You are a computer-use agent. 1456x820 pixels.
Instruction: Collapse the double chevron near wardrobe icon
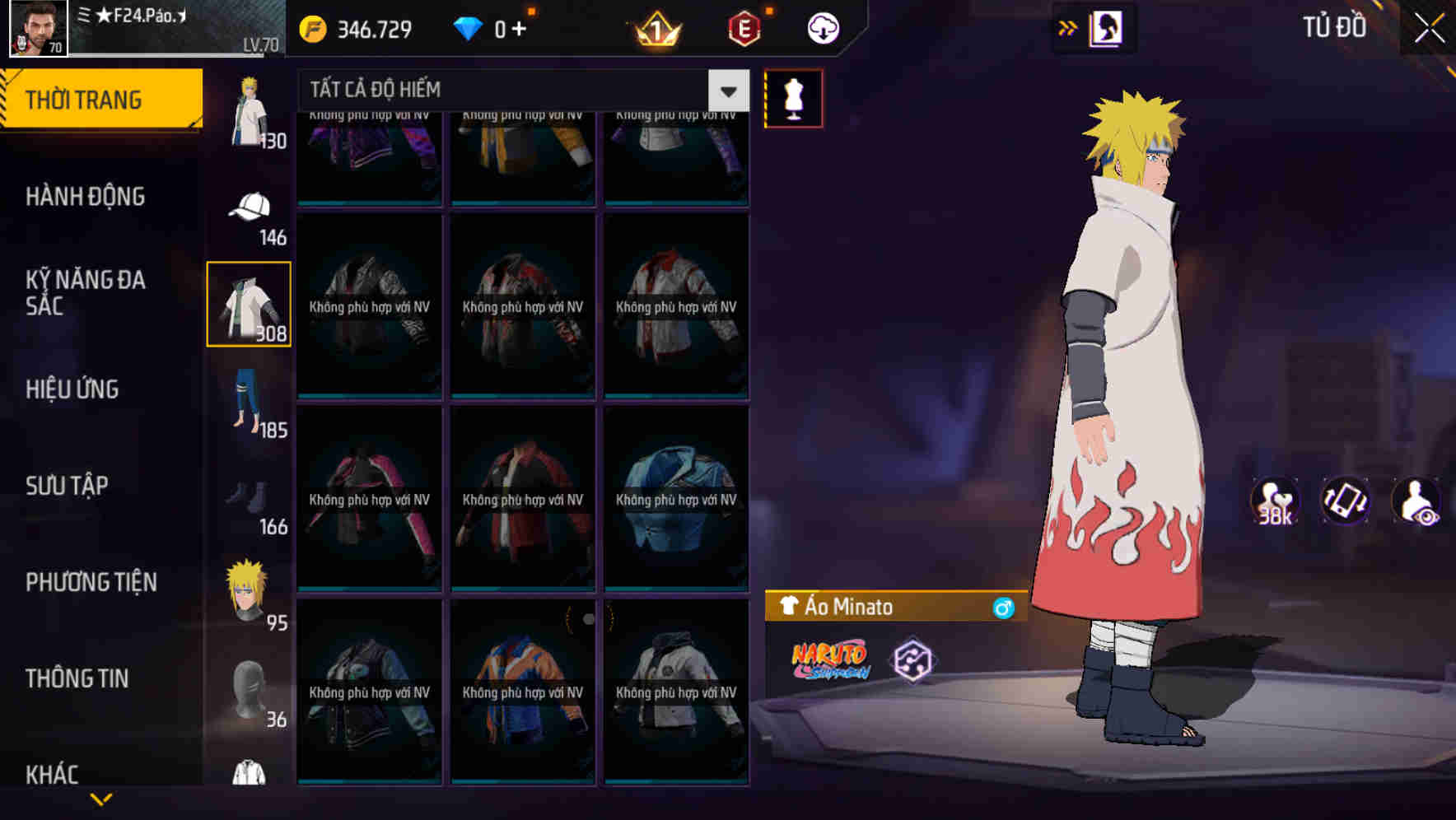1066,26
